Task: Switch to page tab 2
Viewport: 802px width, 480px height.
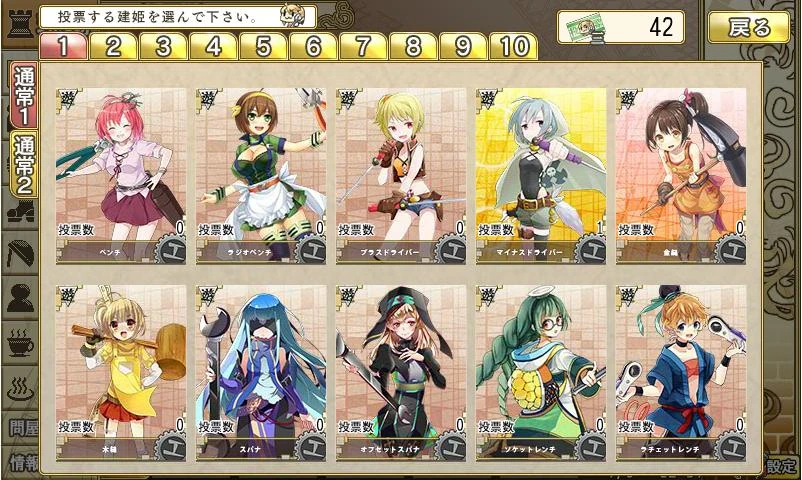Action: click(113, 47)
